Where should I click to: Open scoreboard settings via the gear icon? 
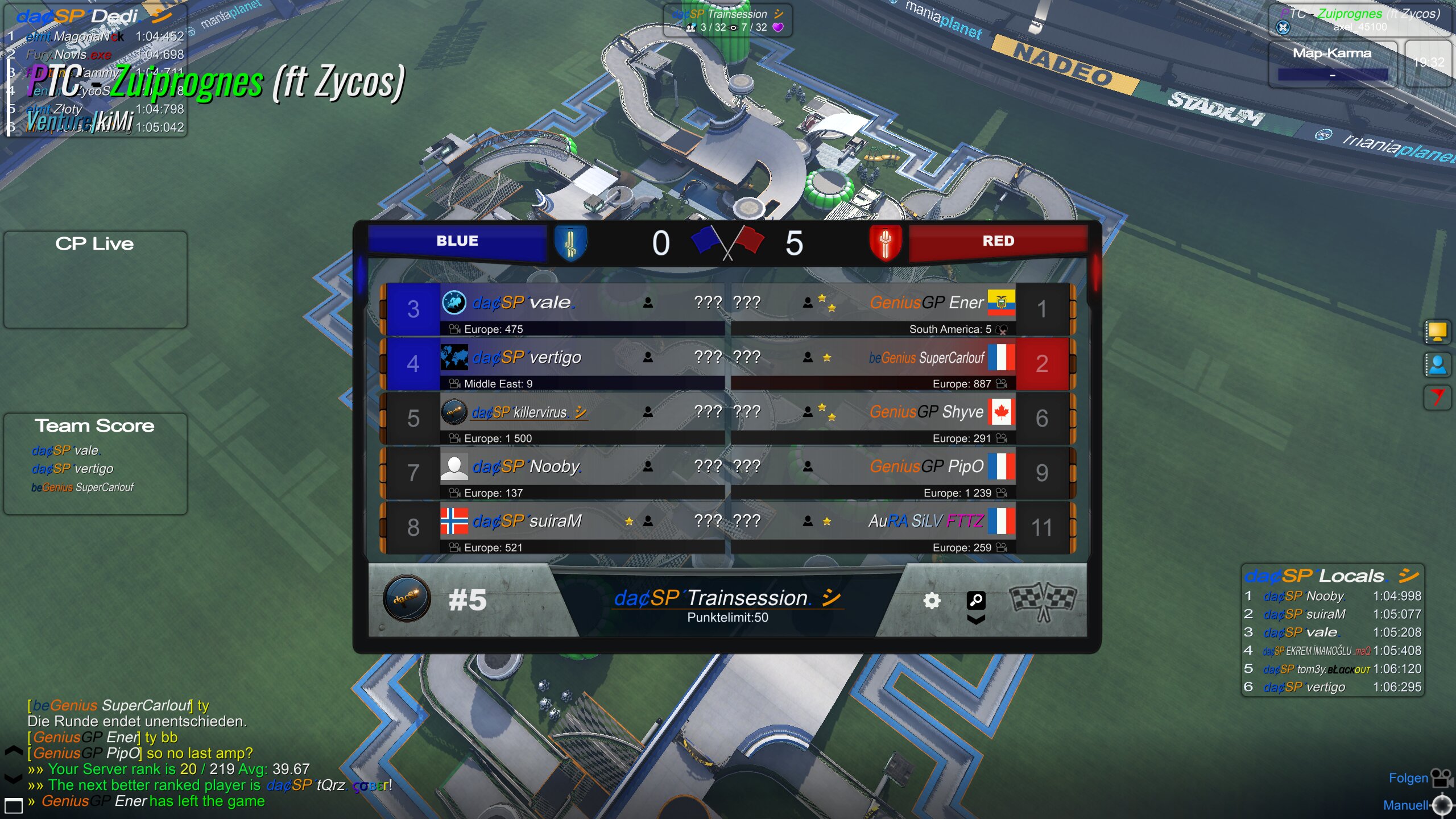931,601
